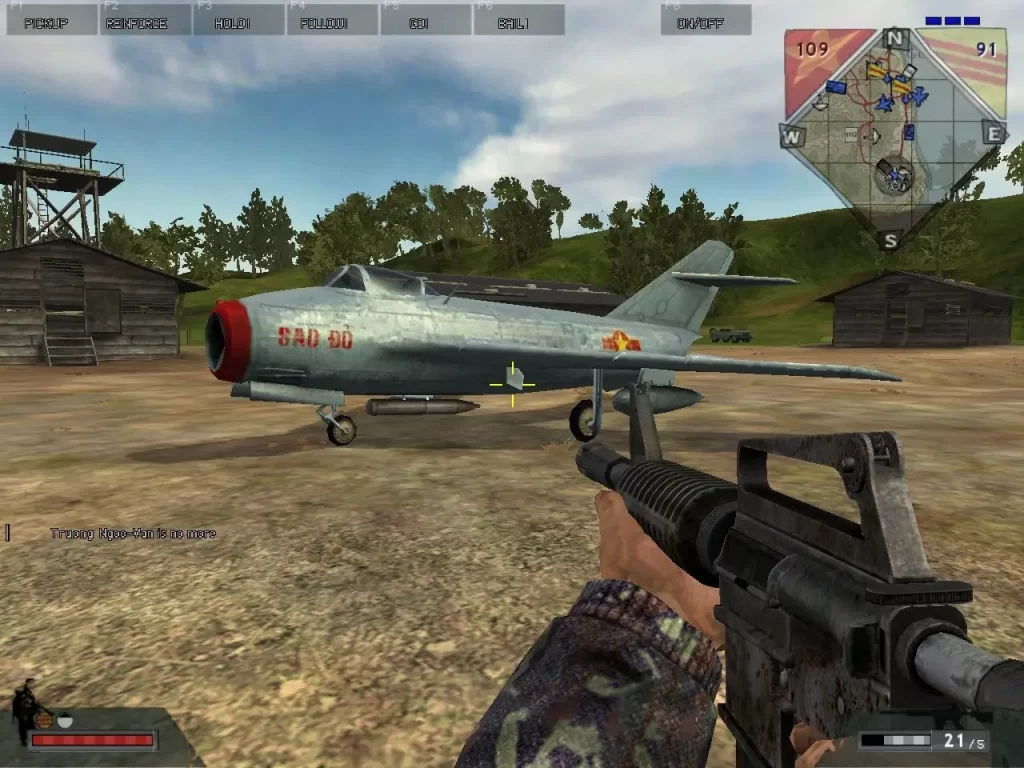Choose the Hold radio command
Screen dimensions: 1024x768
tap(239, 20)
